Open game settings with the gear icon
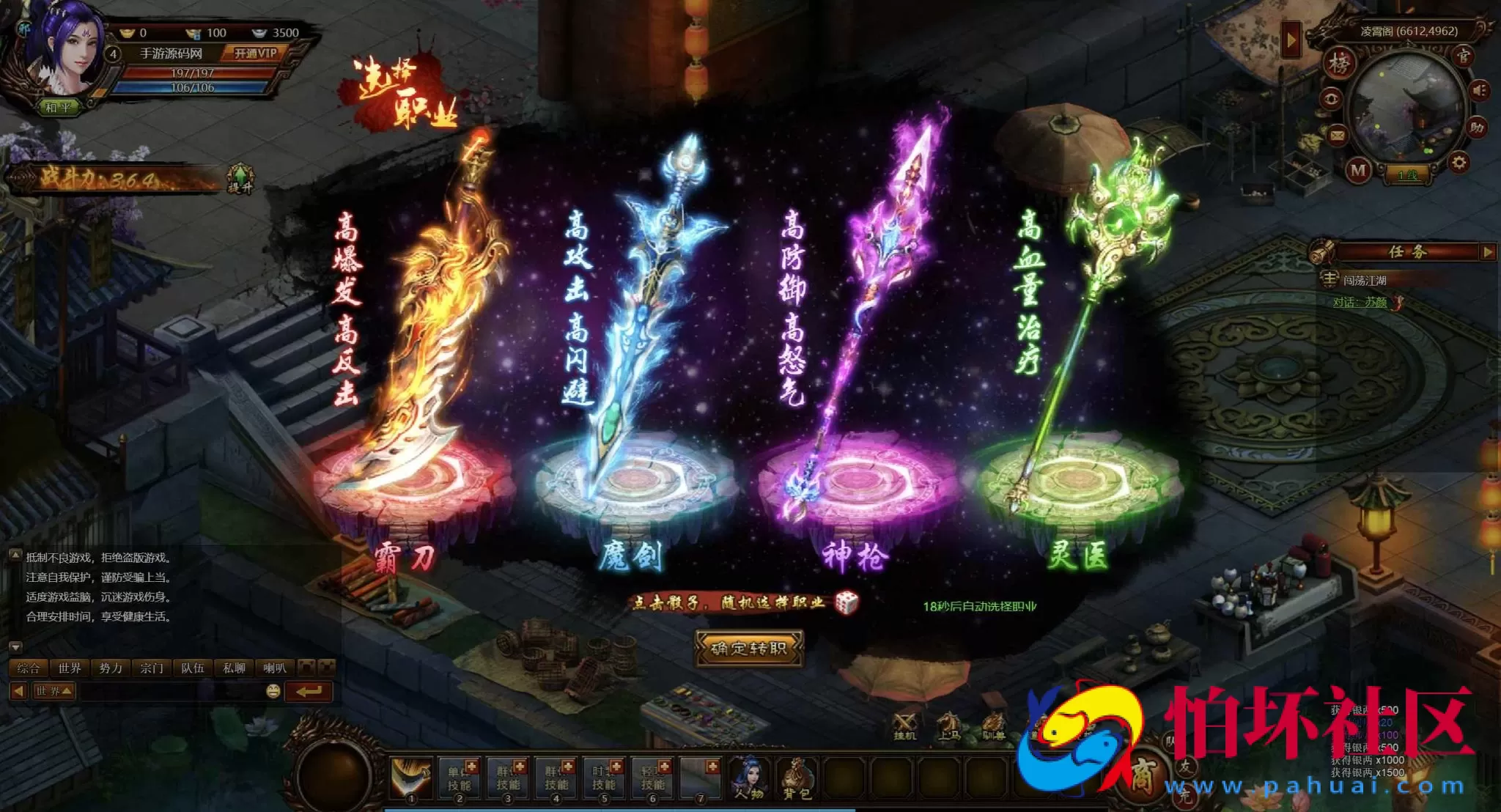 pyautogui.click(x=1458, y=162)
